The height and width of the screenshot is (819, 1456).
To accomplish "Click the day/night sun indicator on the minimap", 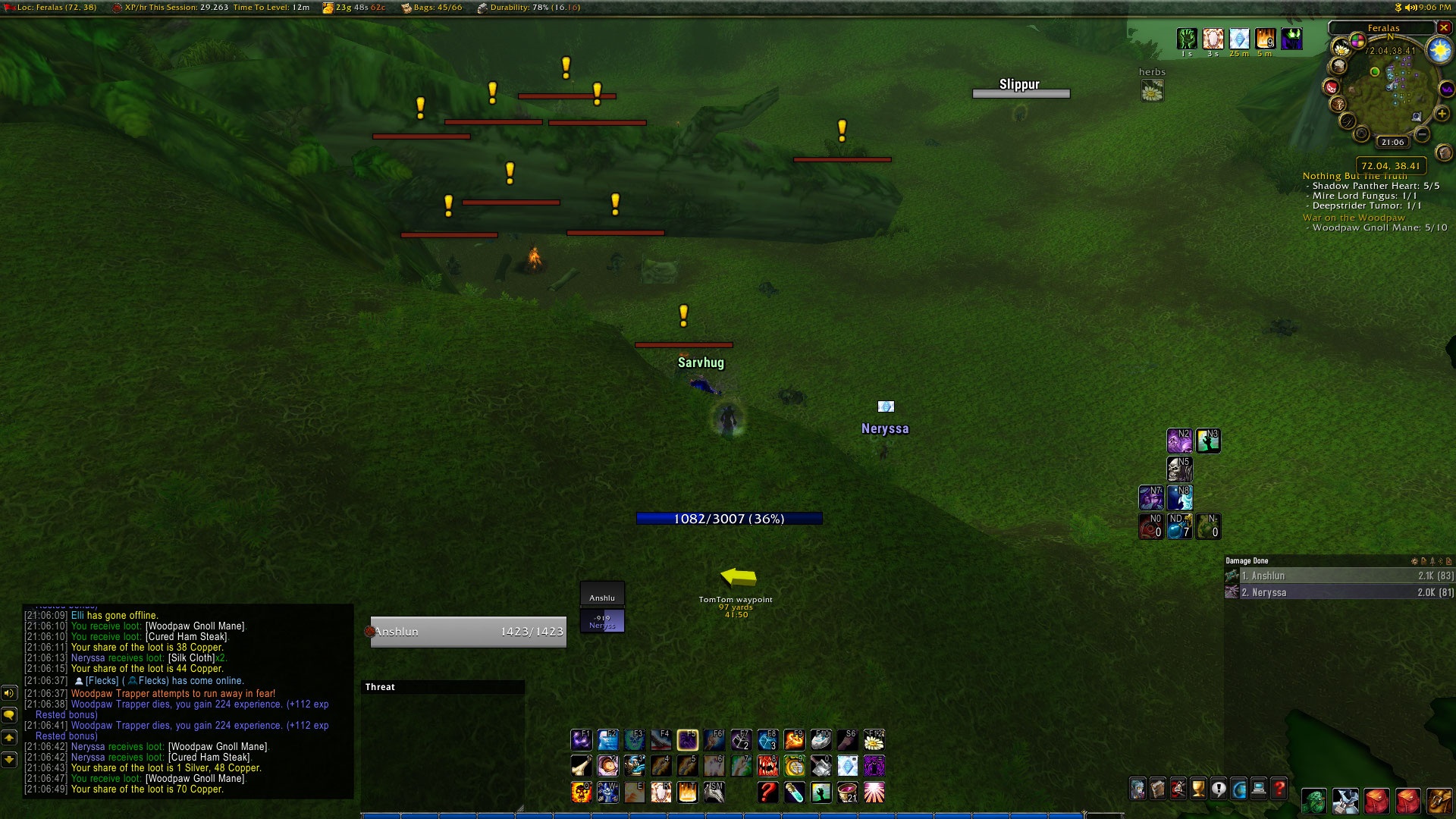I will pyautogui.click(x=1438, y=49).
